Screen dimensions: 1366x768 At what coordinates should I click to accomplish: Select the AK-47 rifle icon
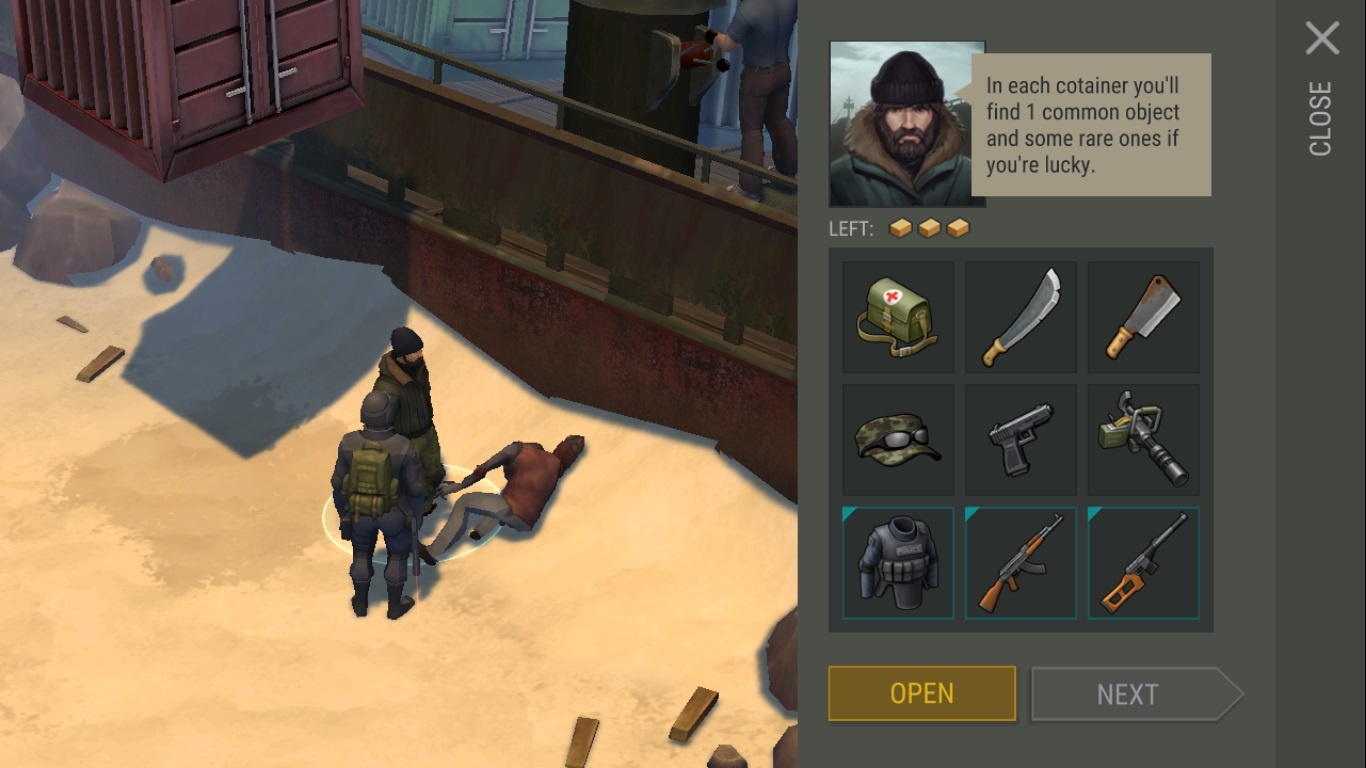1020,562
